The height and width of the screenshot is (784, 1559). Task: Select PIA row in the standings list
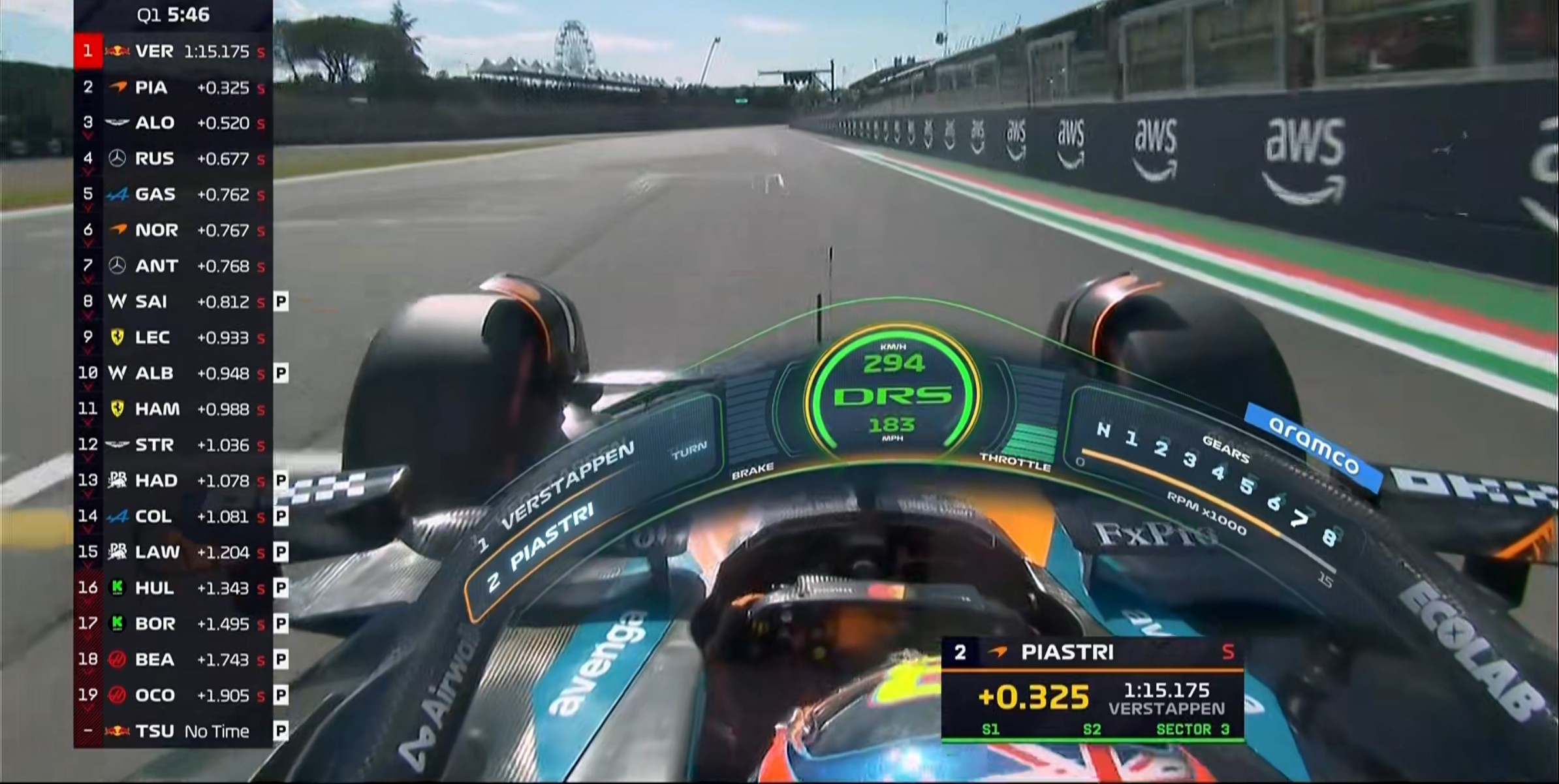[173, 87]
